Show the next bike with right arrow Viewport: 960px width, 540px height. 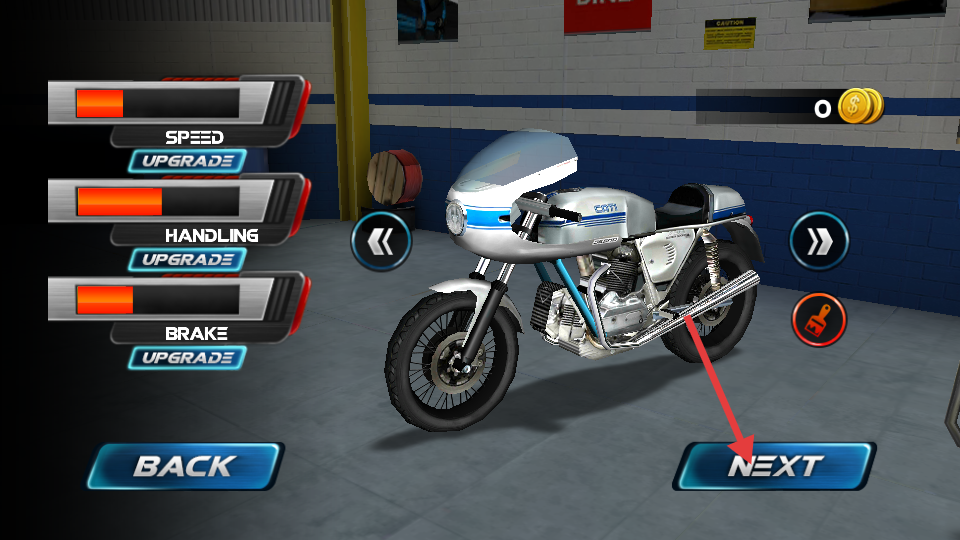819,240
